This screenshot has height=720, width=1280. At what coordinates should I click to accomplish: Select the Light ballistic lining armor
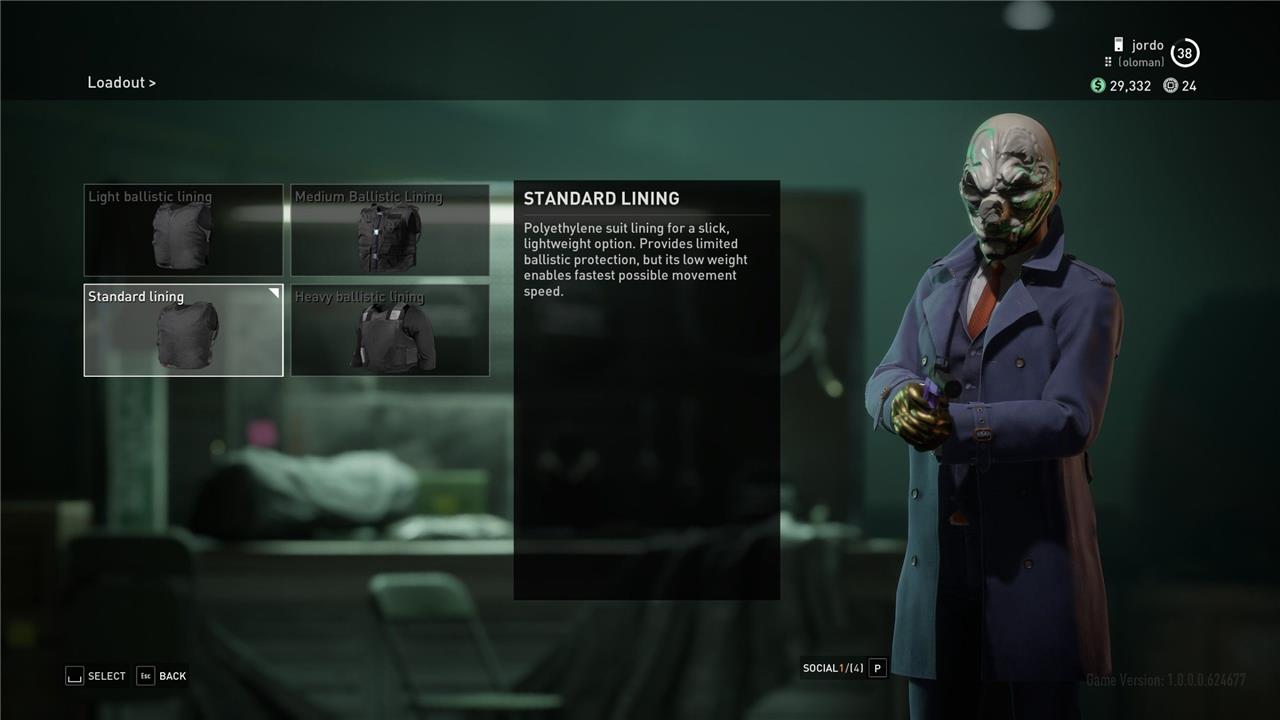183,230
